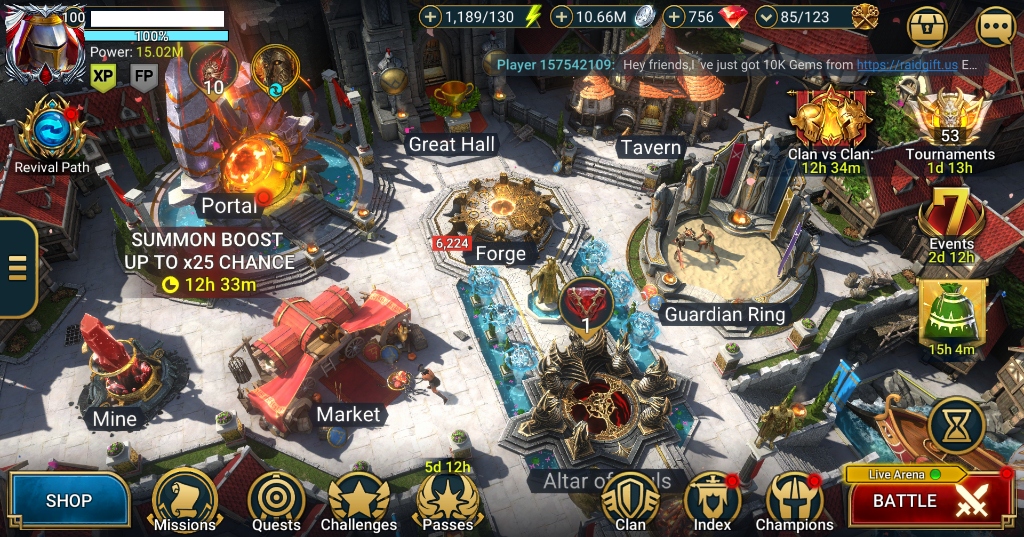This screenshot has width=1024, height=537.
Task: Expand the side panel with three lines
Action: (x=17, y=267)
